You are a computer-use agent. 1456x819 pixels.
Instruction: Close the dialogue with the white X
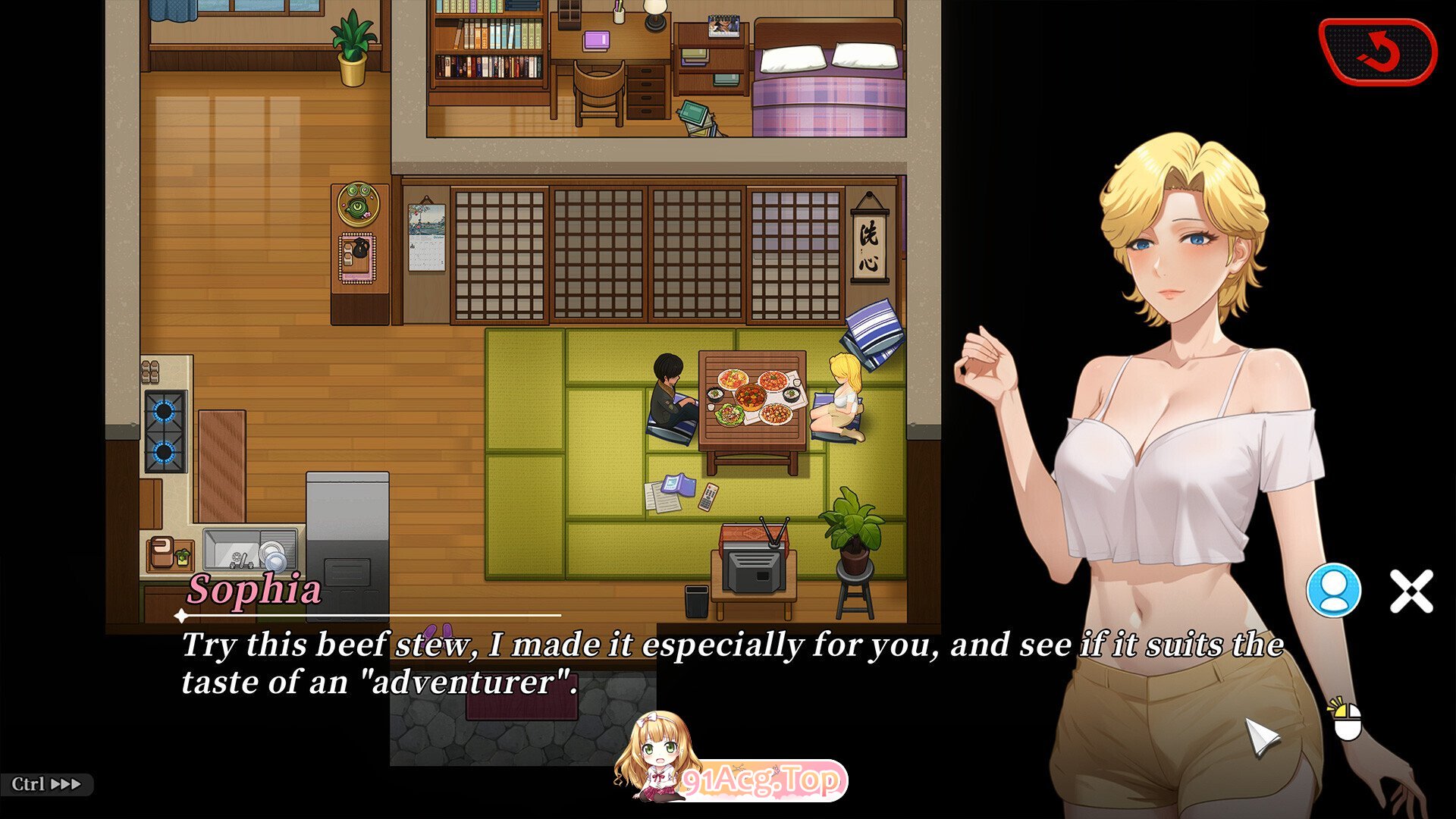tap(1411, 591)
